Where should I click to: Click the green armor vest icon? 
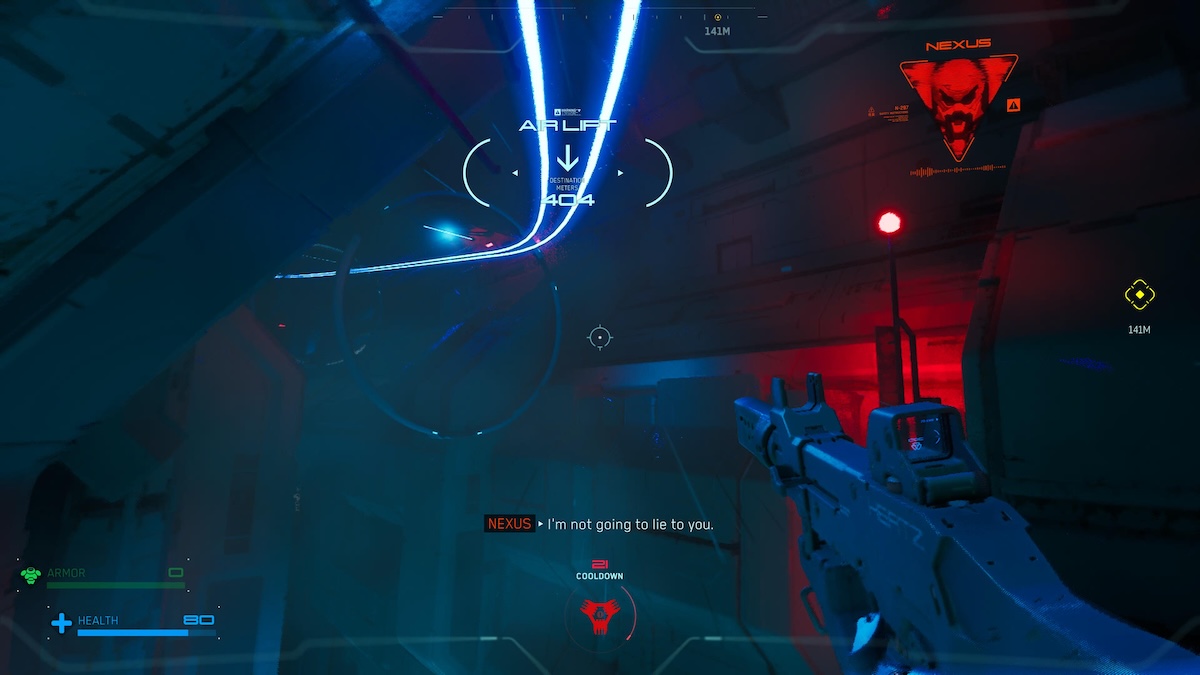point(31,575)
